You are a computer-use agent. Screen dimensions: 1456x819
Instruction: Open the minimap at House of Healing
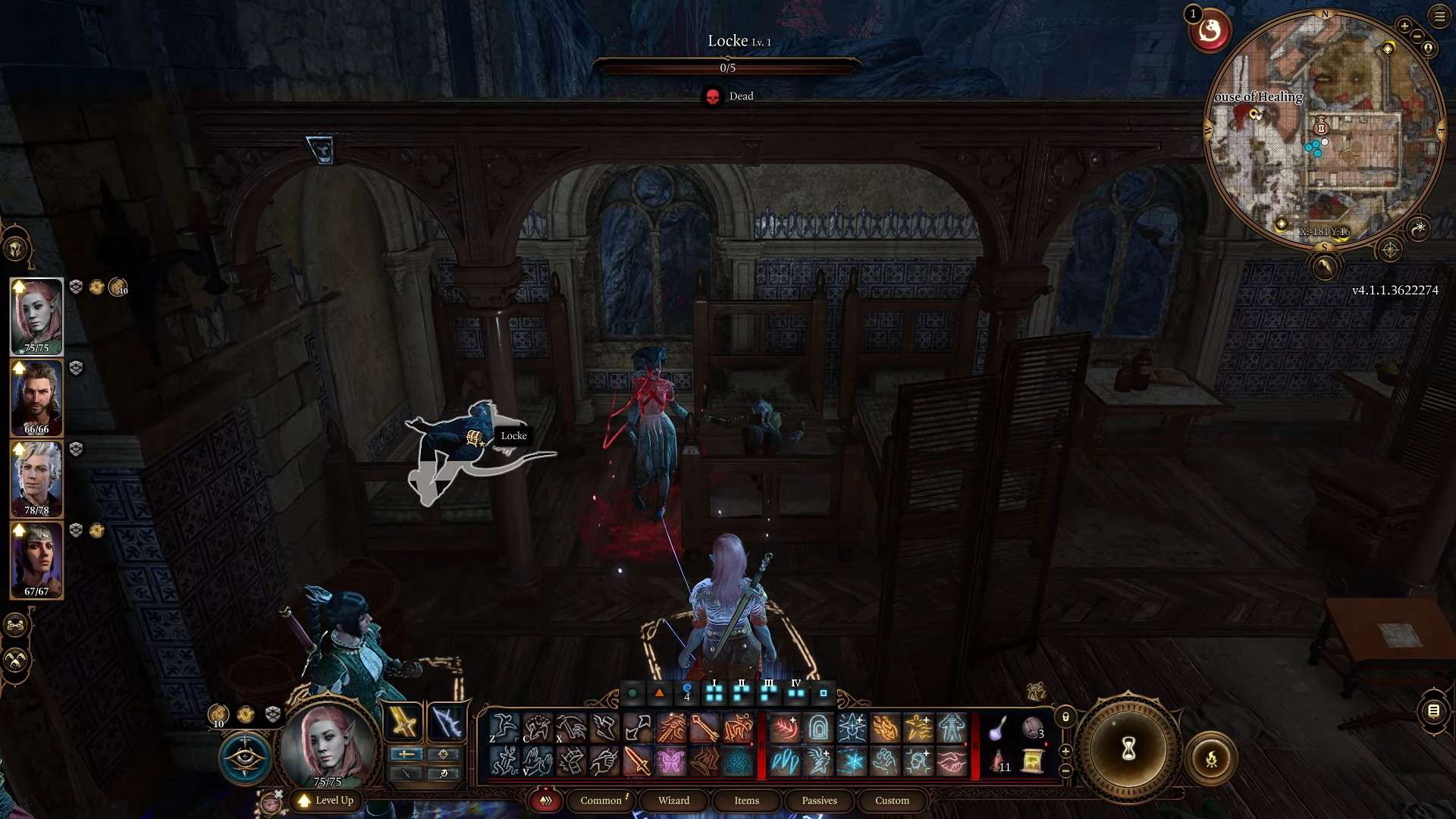[1324, 129]
